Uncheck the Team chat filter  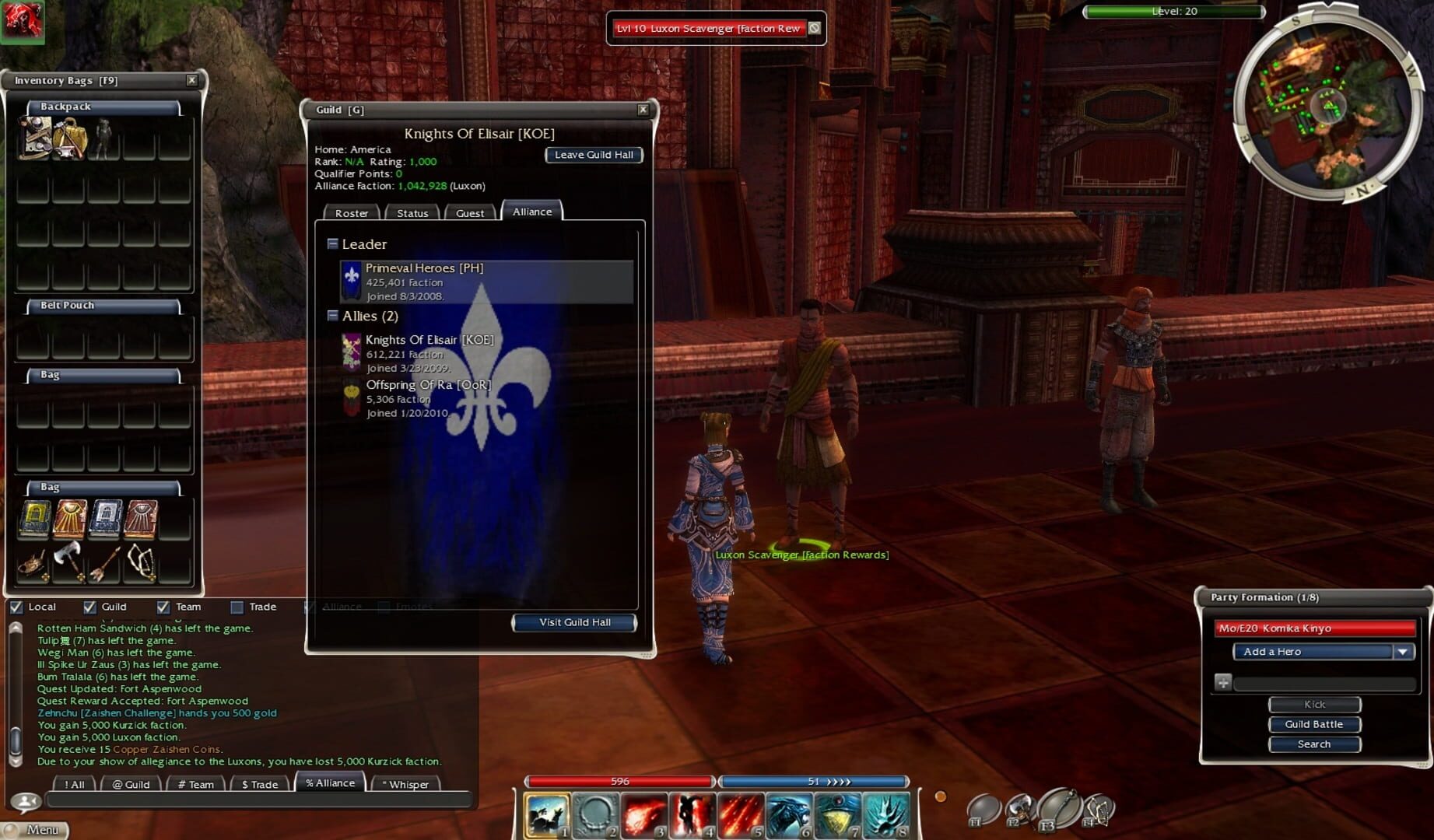tap(163, 607)
